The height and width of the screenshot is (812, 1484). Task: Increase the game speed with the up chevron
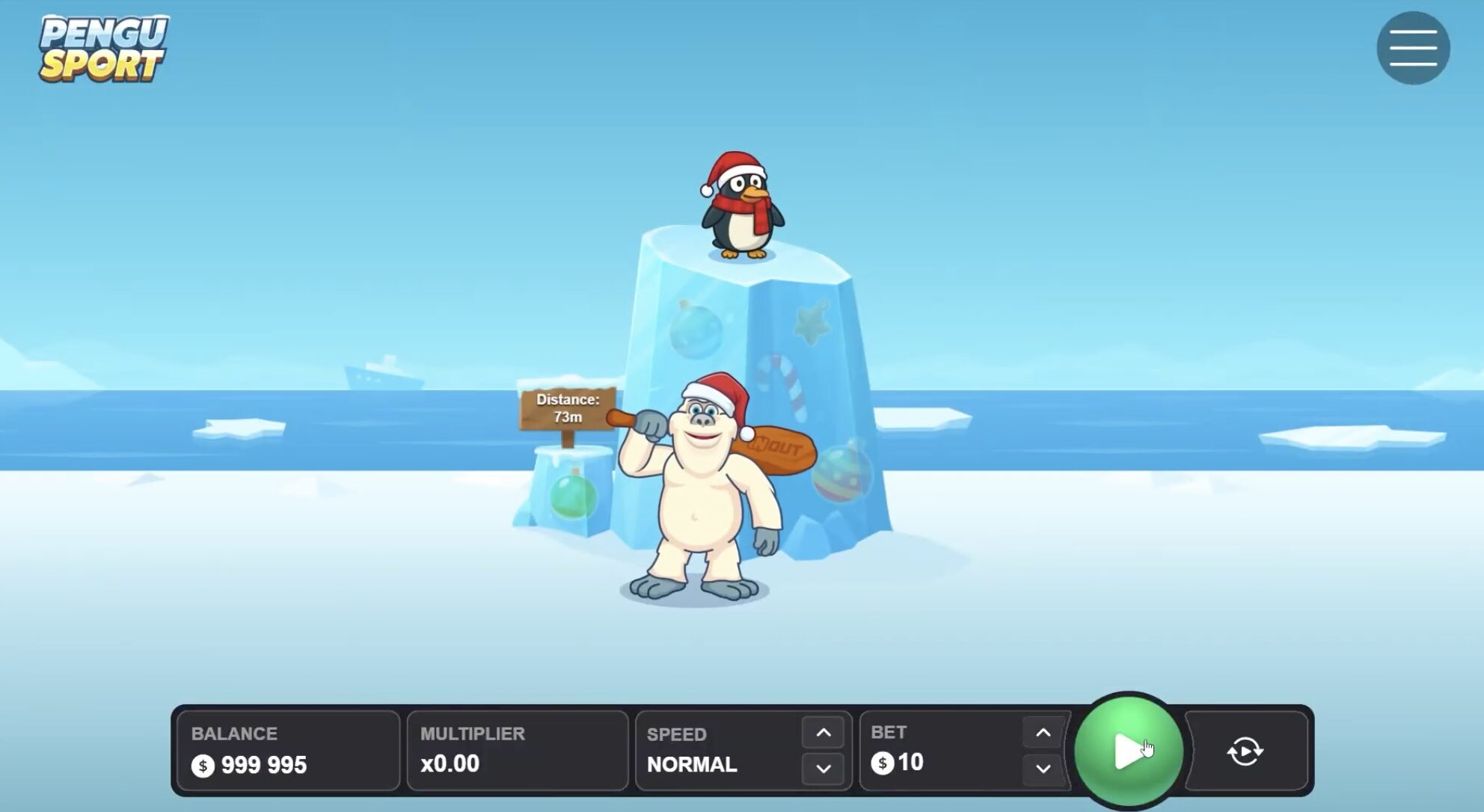click(823, 731)
